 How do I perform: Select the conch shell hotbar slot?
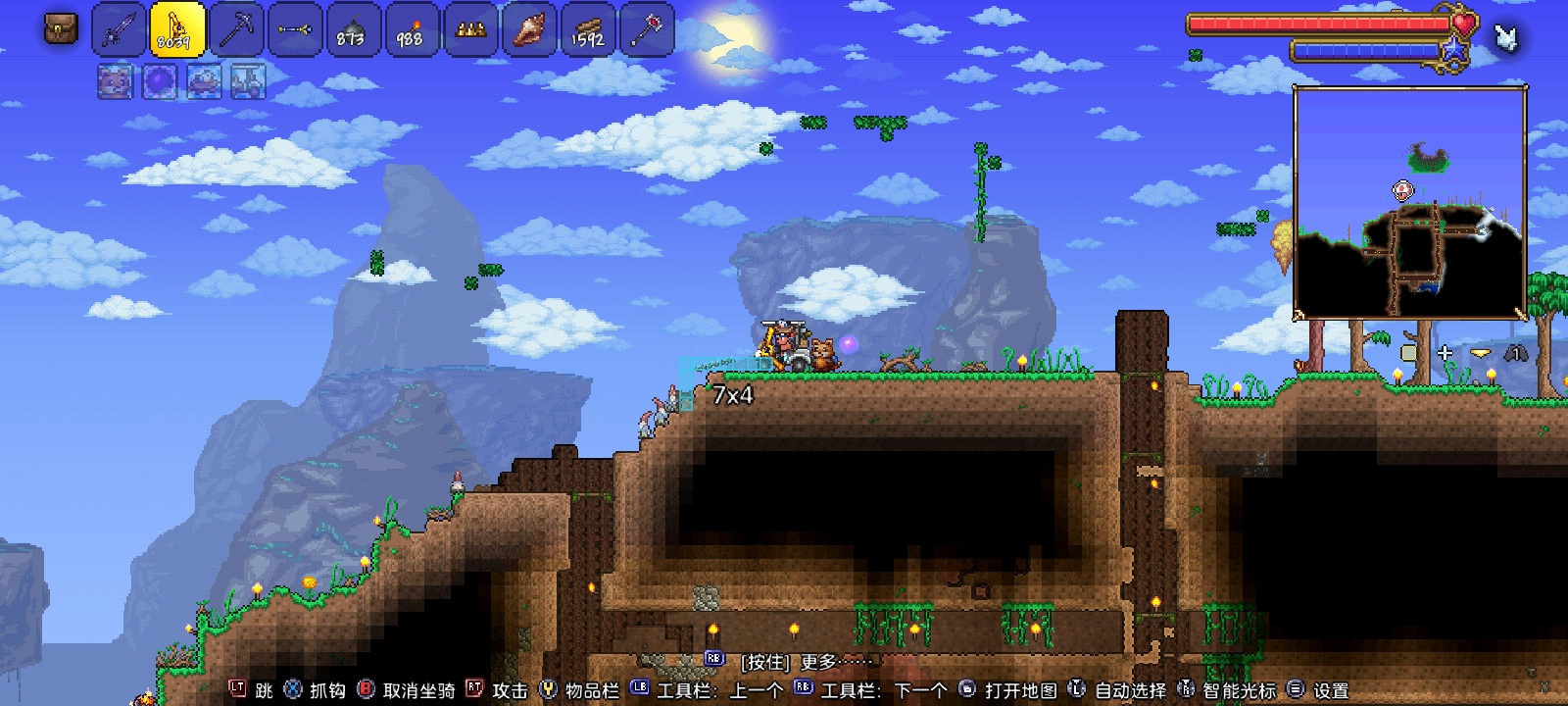pos(529,30)
